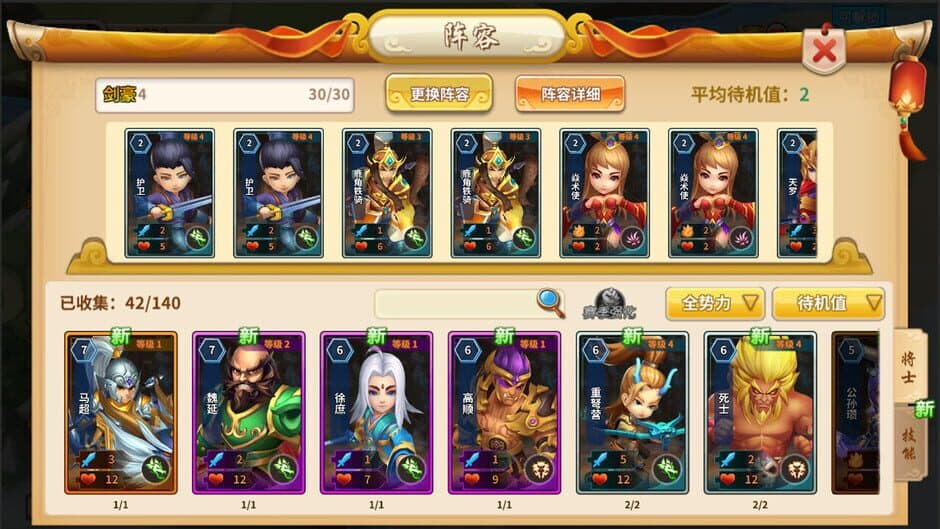Switch to the 将士 tab
940x529 pixels.
[x=910, y=365]
